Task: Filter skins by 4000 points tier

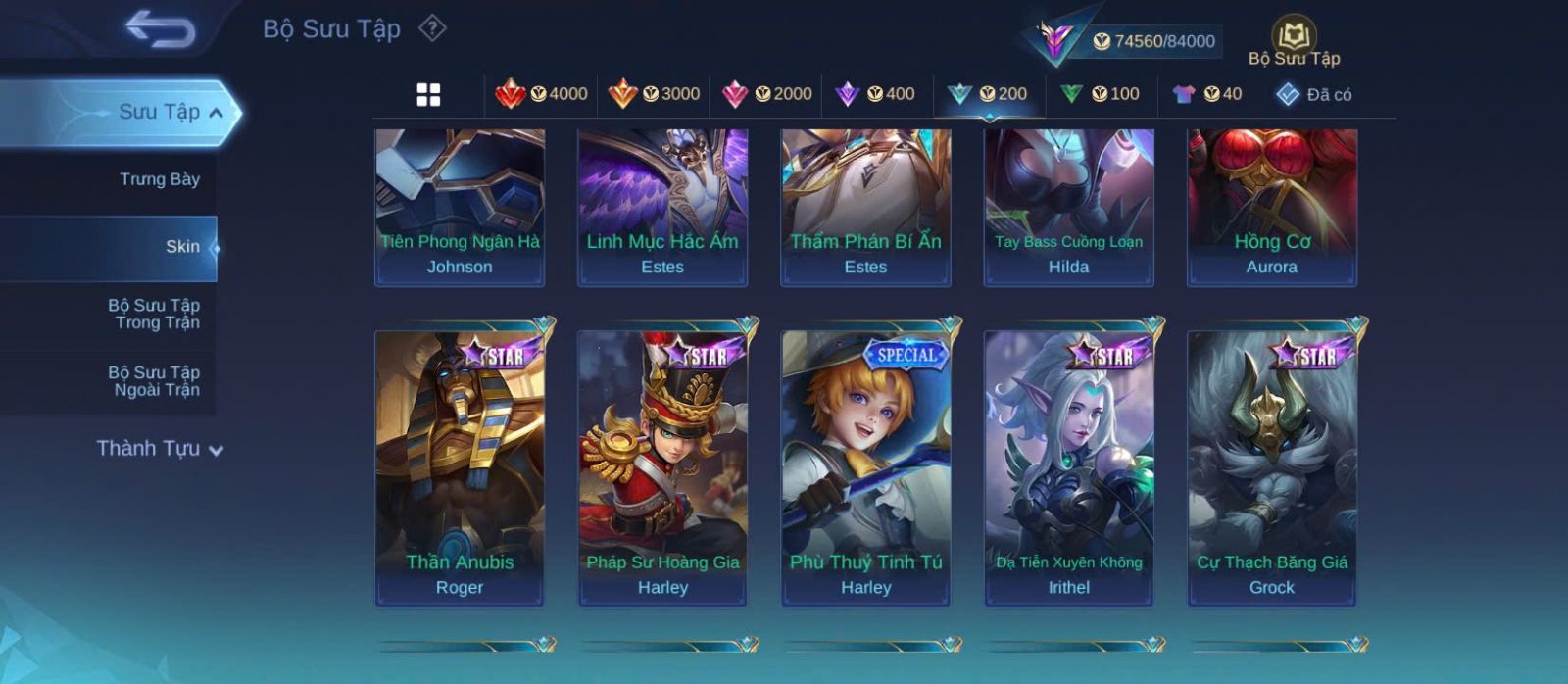Action: pos(541,94)
